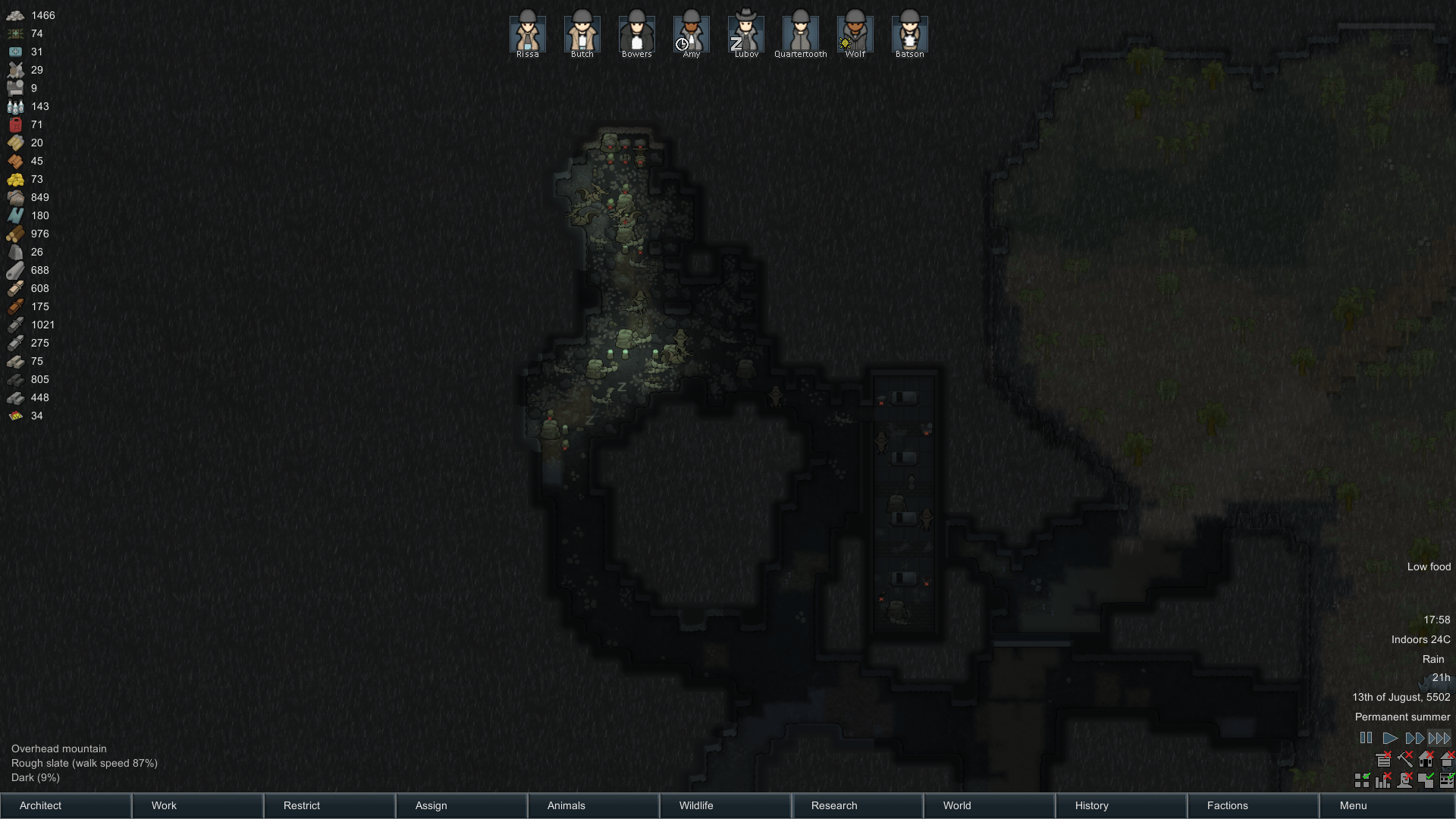
Task: Click the gold icon in the resource readout
Action: click(15, 179)
